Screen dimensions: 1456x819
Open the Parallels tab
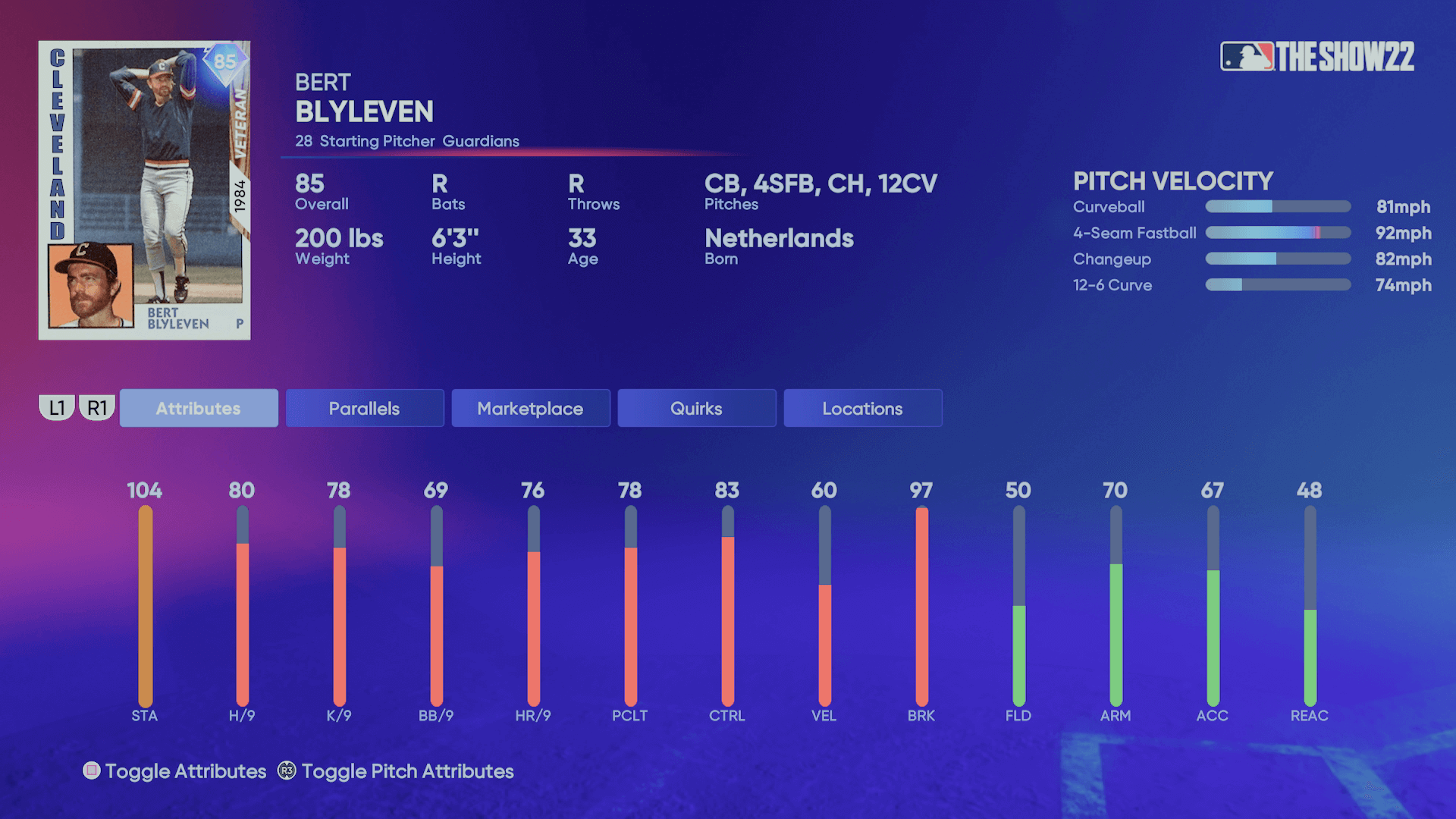pyautogui.click(x=365, y=409)
